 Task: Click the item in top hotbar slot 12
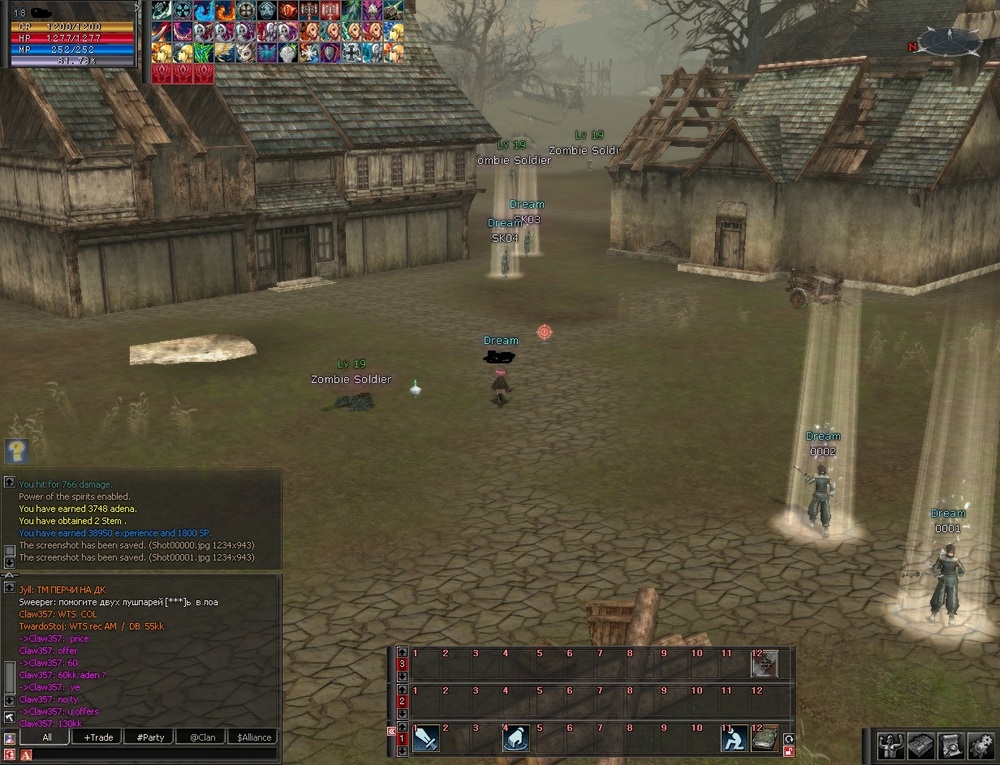tap(765, 663)
